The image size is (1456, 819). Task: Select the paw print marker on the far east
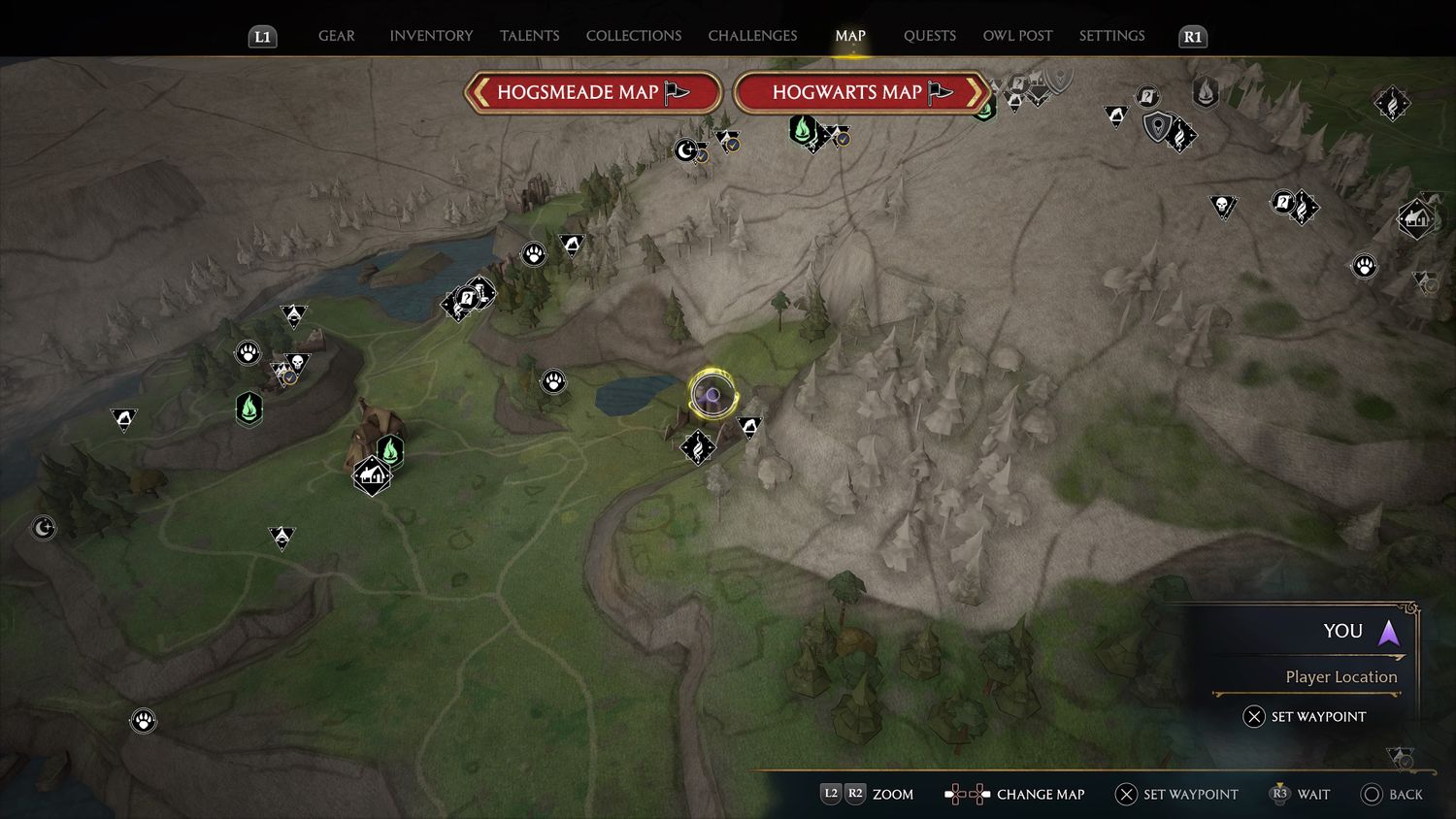click(1364, 265)
